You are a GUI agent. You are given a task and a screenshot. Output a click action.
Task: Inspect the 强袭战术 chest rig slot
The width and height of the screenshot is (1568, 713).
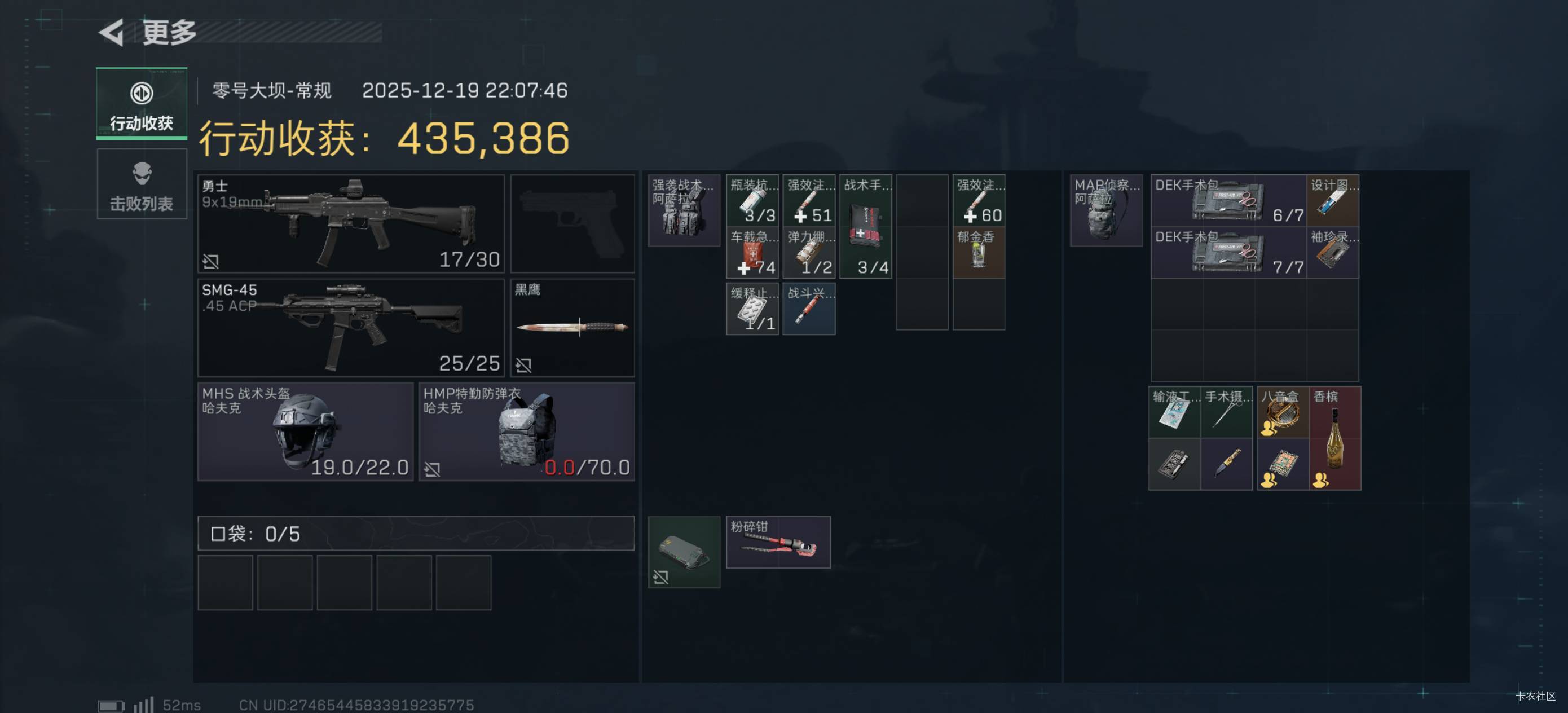click(x=684, y=210)
